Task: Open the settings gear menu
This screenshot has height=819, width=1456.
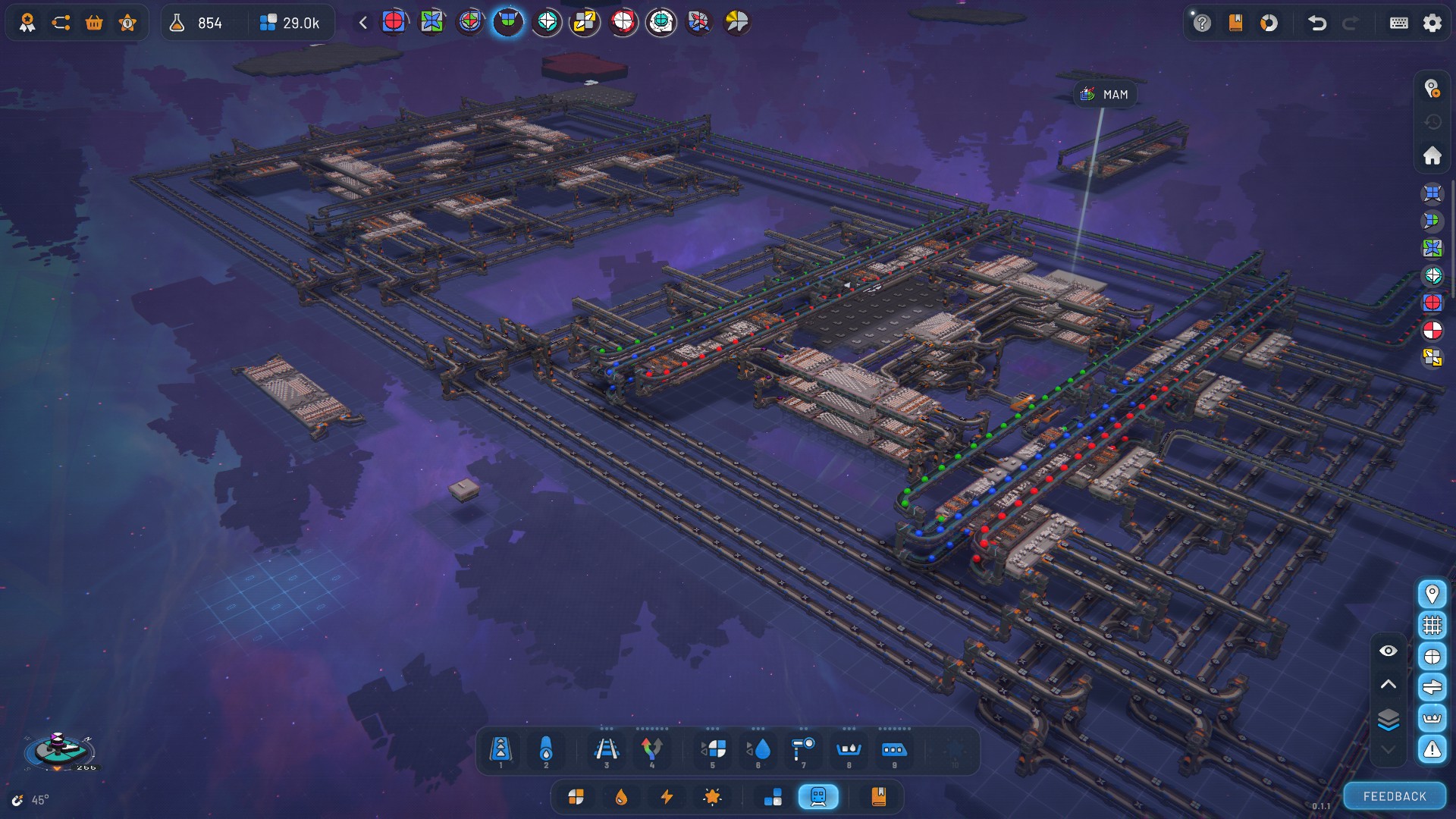Action: (1432, 23)
